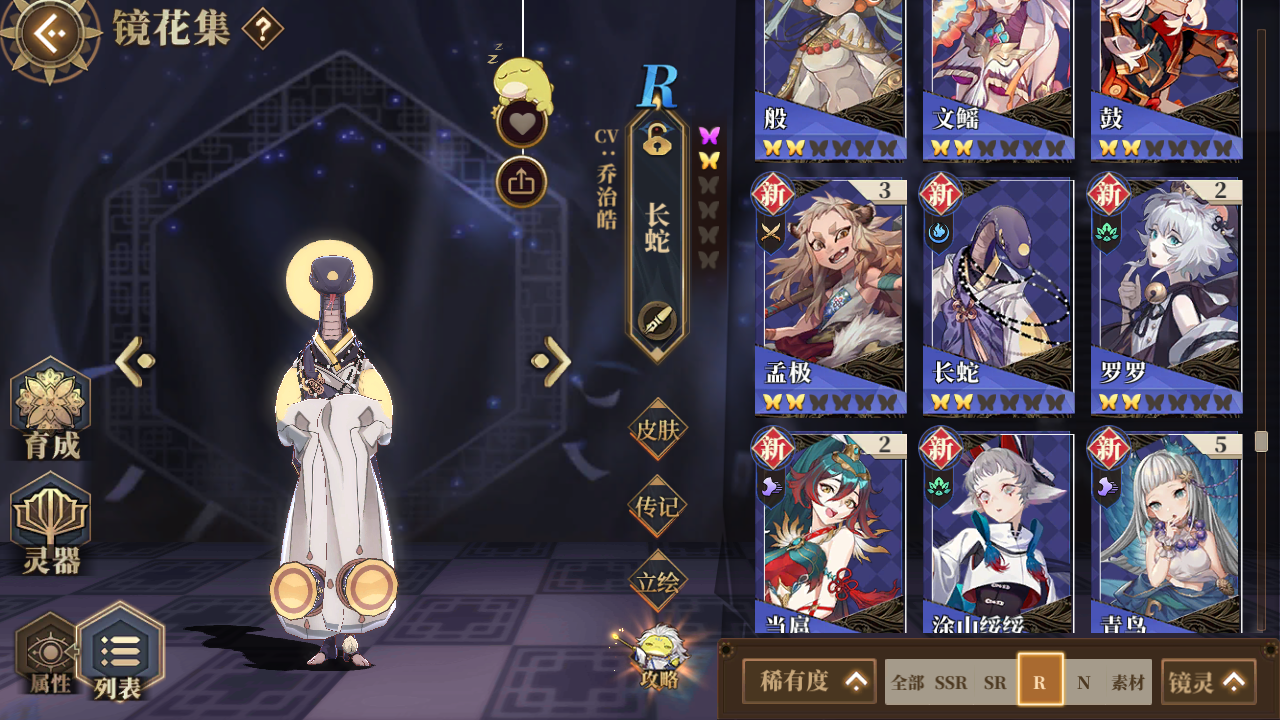Filter the list by N rarity
Image resolution: width=1280 pixels, height=720 pixels.
coord(1083,683)
